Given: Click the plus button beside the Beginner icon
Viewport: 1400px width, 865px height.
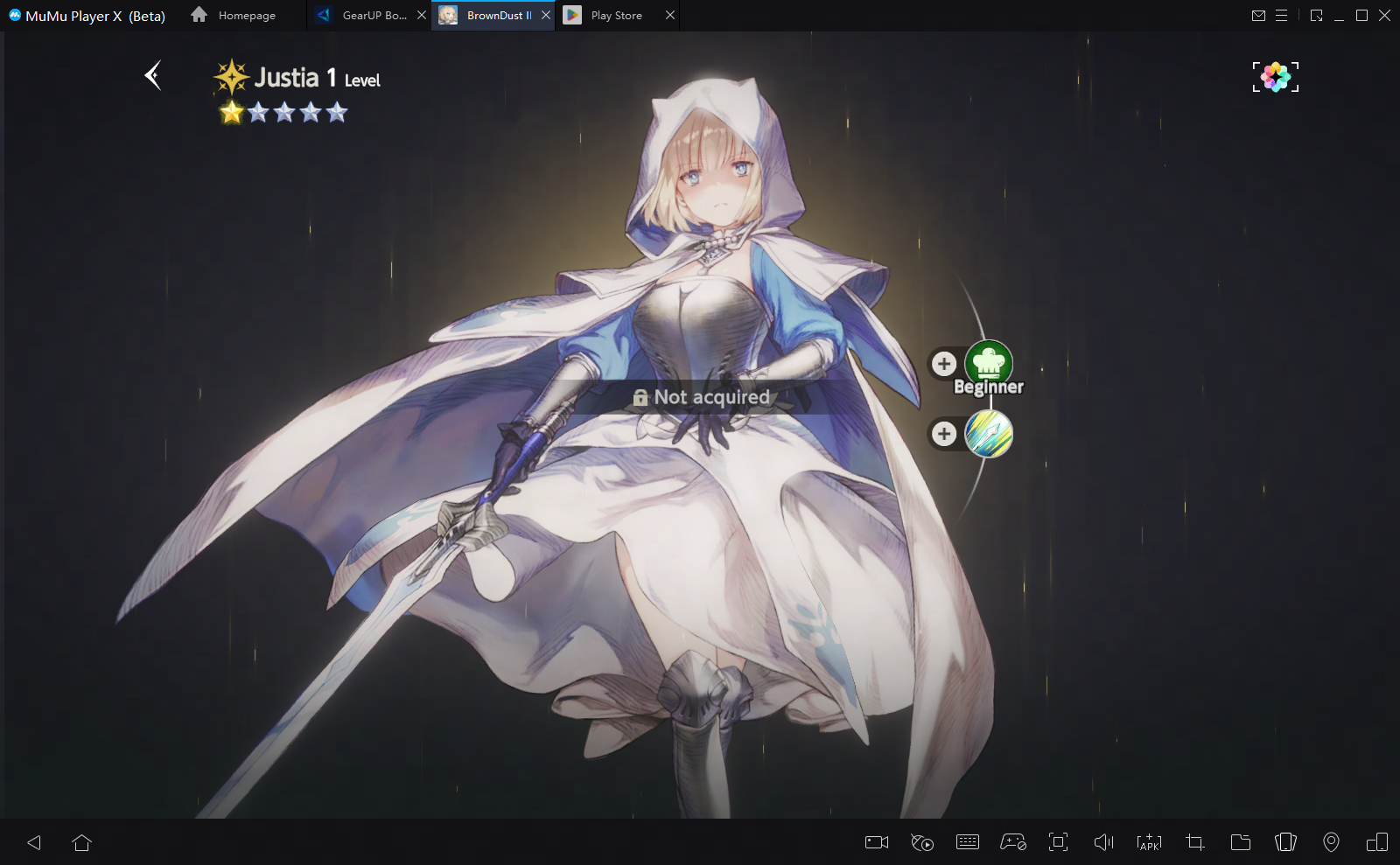Looking at the screenshot, I should point(943,363).
